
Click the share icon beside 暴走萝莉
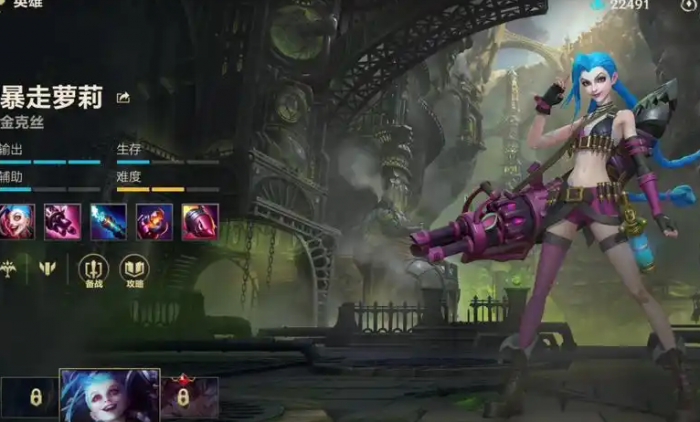pos(123,97)
